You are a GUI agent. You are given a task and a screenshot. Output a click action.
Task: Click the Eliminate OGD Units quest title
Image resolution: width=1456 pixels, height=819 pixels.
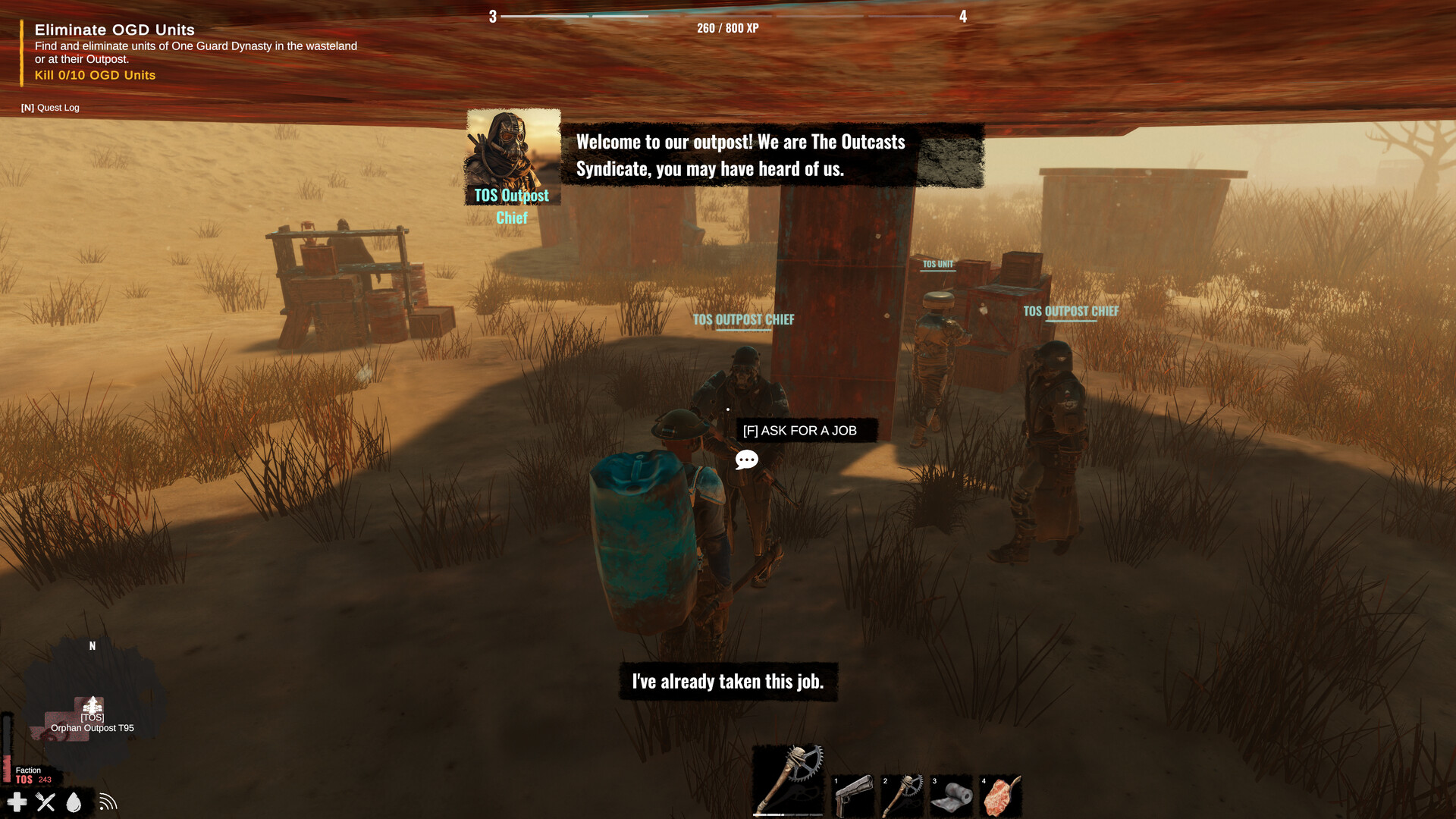point(113,30)
